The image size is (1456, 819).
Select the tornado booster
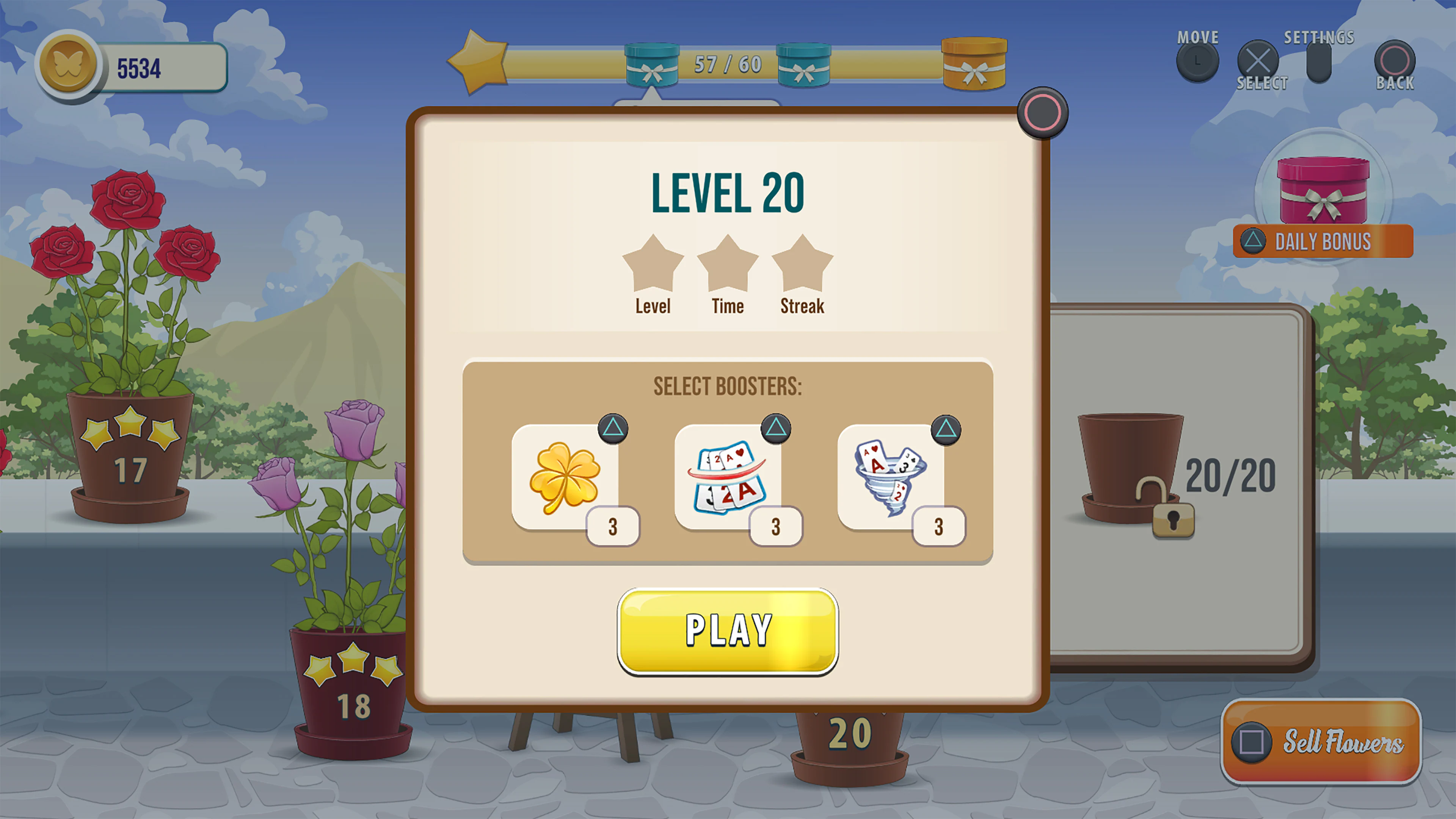[x=890, y=478]
